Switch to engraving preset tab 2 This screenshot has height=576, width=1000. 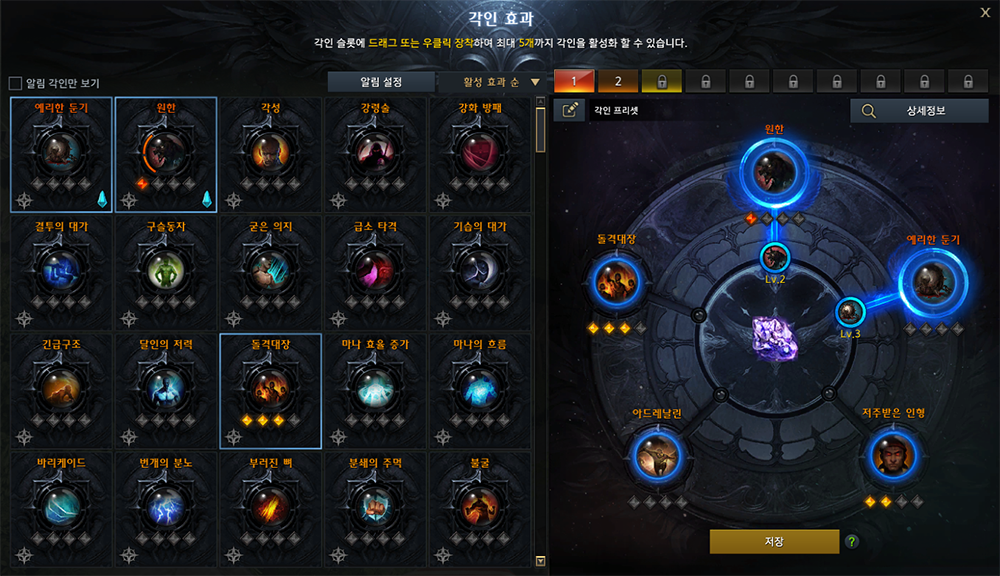click(618, 81)
